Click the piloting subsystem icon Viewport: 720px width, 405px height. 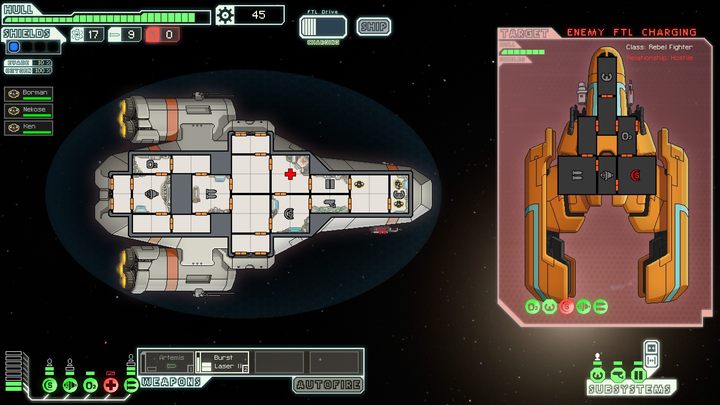pos(599,374)
